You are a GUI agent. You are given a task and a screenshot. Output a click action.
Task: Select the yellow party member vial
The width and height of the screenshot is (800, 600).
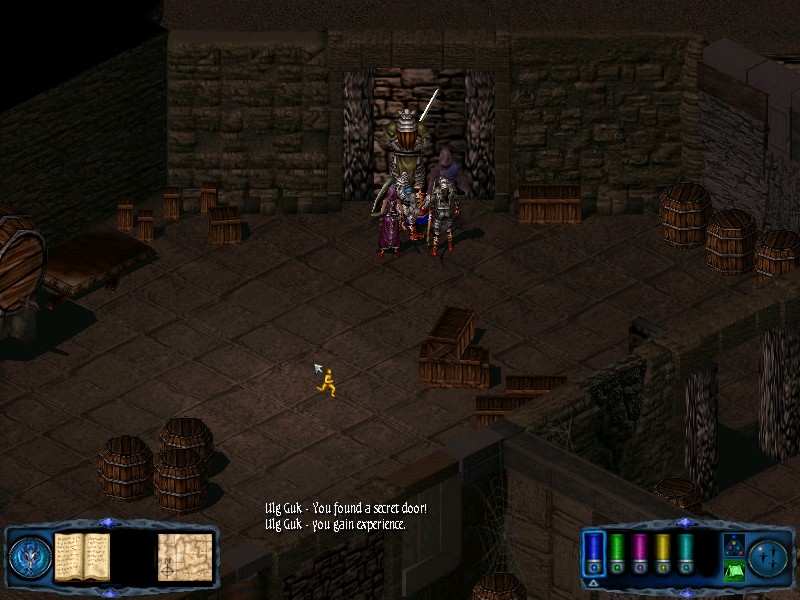[x=662, y=551]
